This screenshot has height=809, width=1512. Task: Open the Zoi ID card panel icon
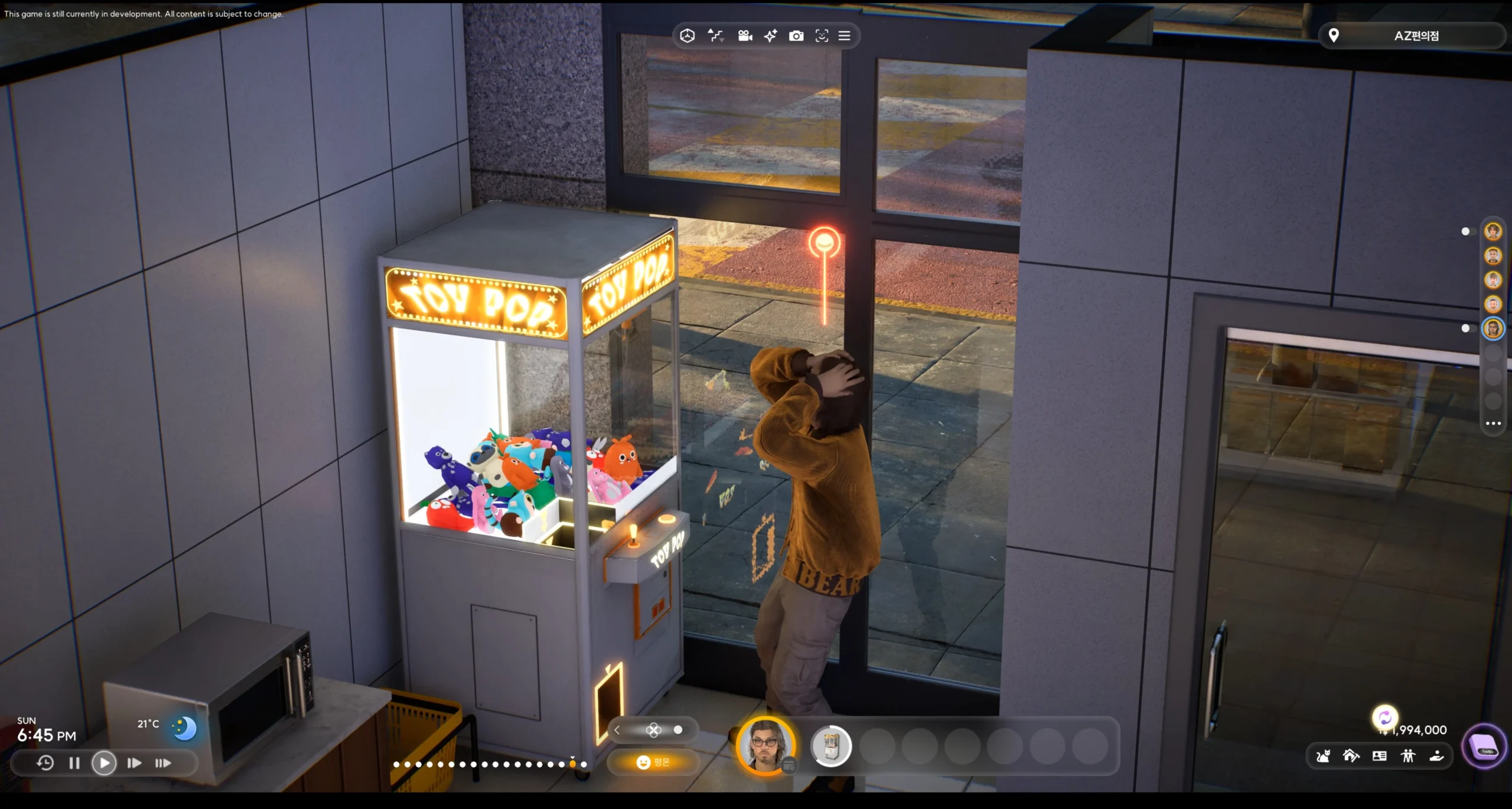(1379, 756)
